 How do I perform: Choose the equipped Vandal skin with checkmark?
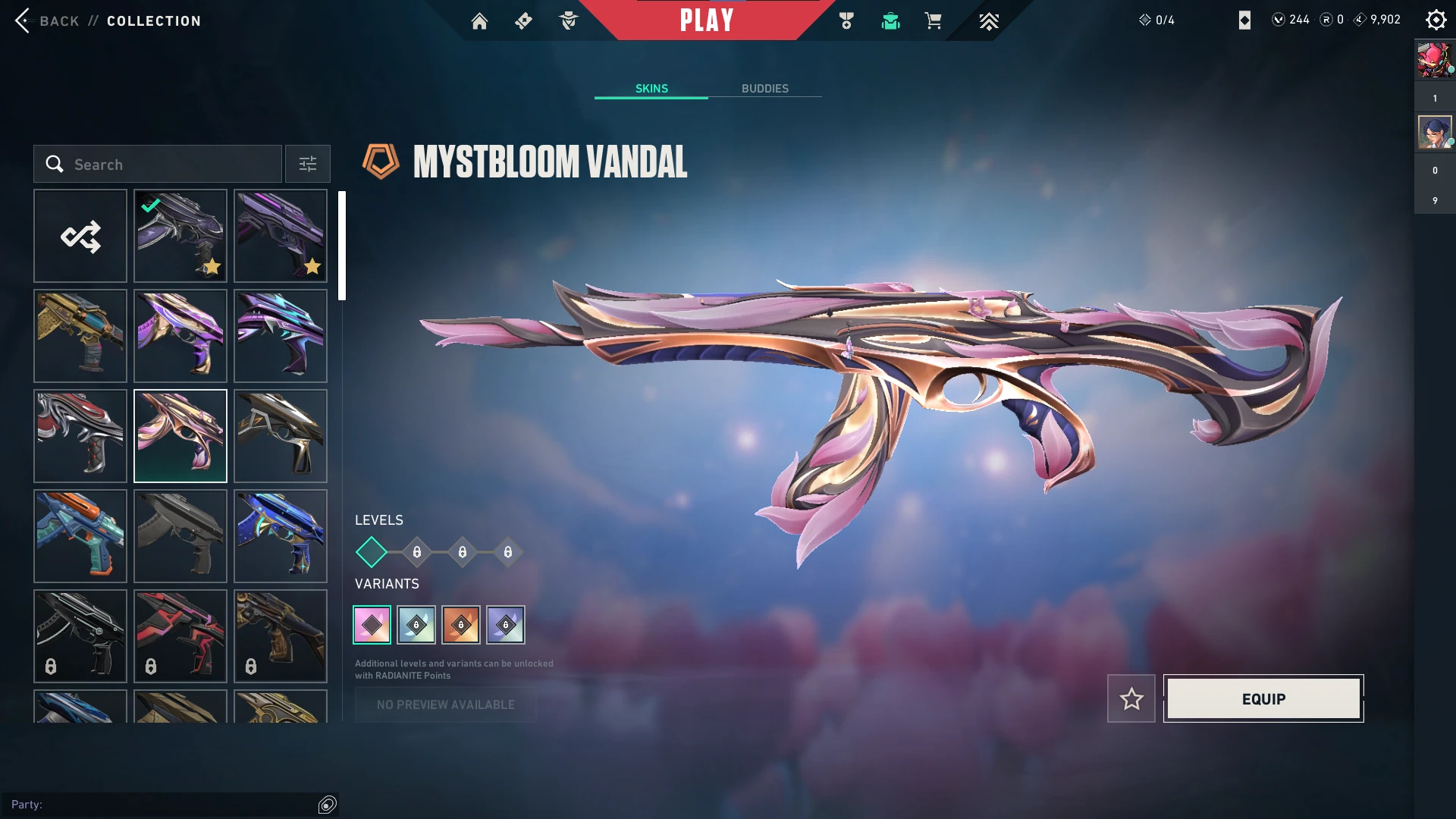pyautogui.click(x=180, y=236)
